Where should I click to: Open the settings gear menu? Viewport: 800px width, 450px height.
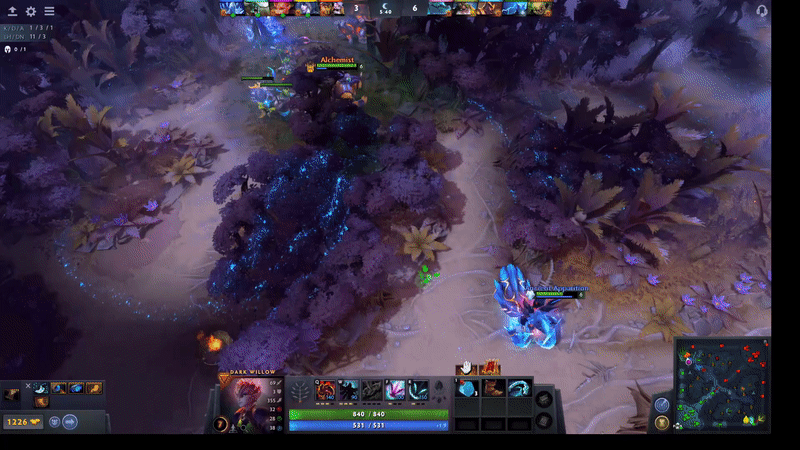tap(30, 11)
